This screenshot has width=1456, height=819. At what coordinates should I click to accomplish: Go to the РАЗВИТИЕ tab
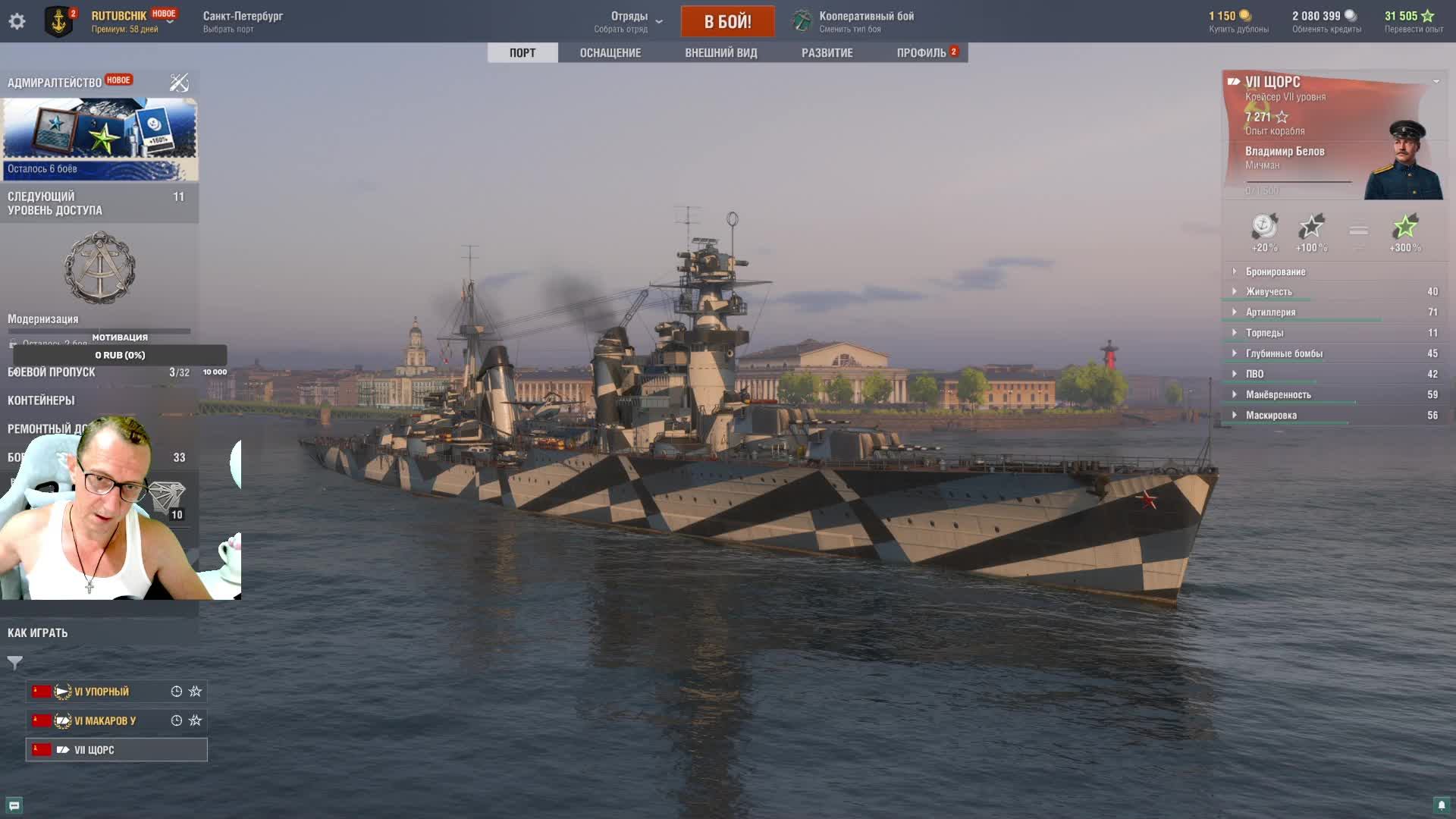[x=827, y=52]
